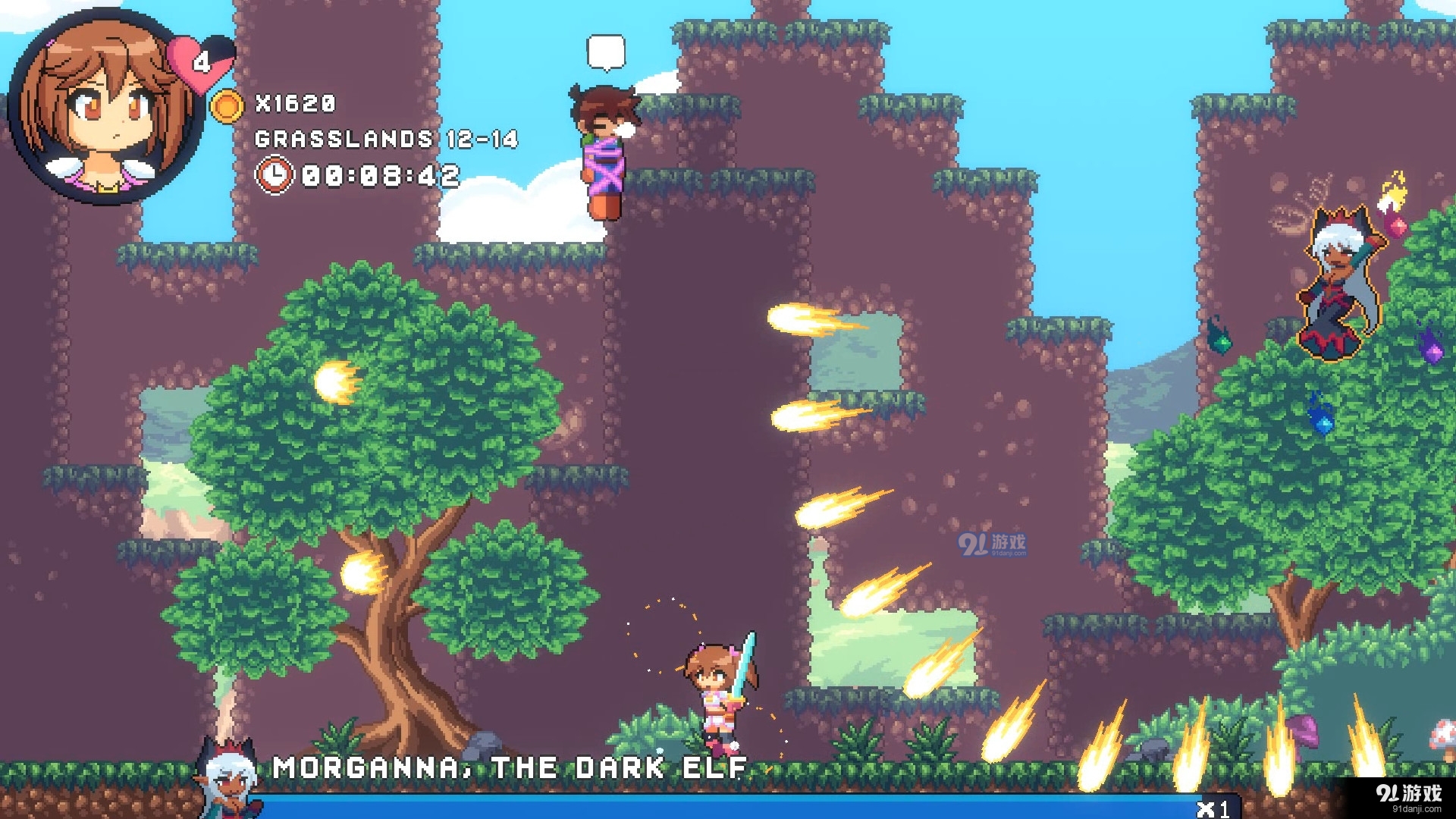Click the red clock timer icon
The height and width of the screenshot is (819, 1456).
[x=274, y=175]
